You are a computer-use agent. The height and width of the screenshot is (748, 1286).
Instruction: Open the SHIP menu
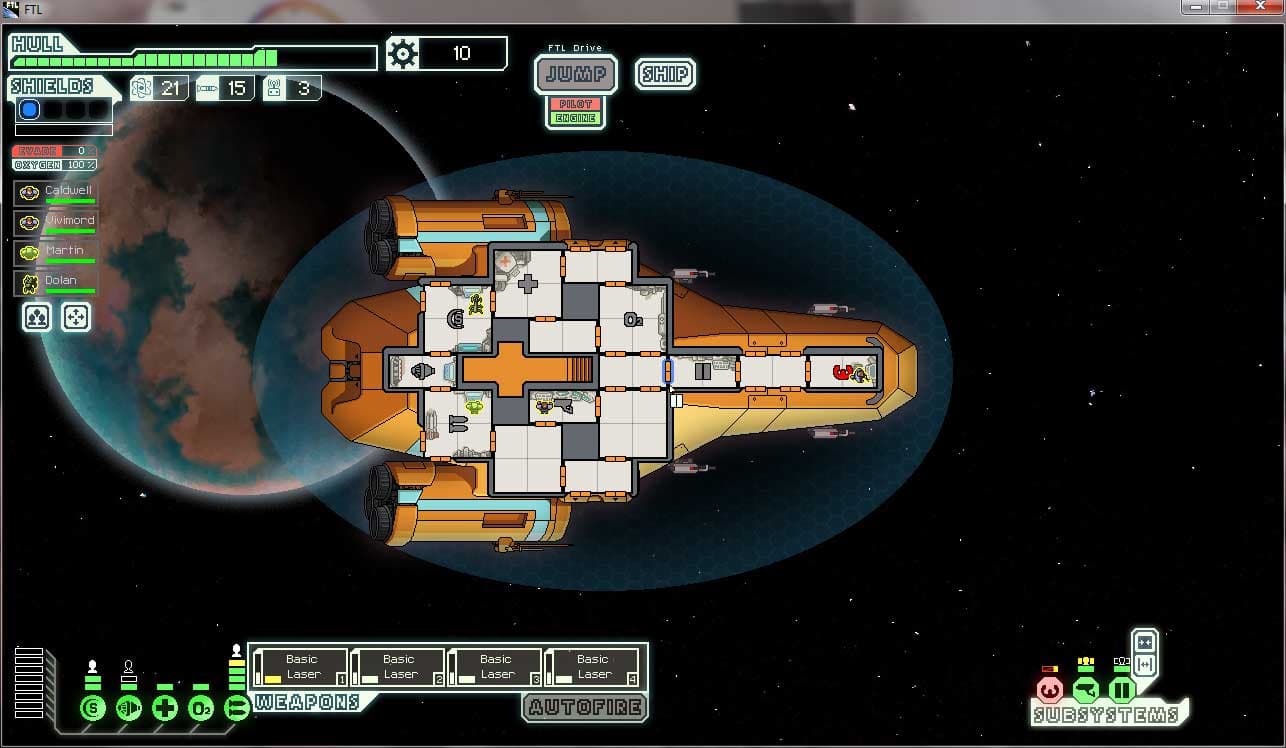tap(665, 74)
